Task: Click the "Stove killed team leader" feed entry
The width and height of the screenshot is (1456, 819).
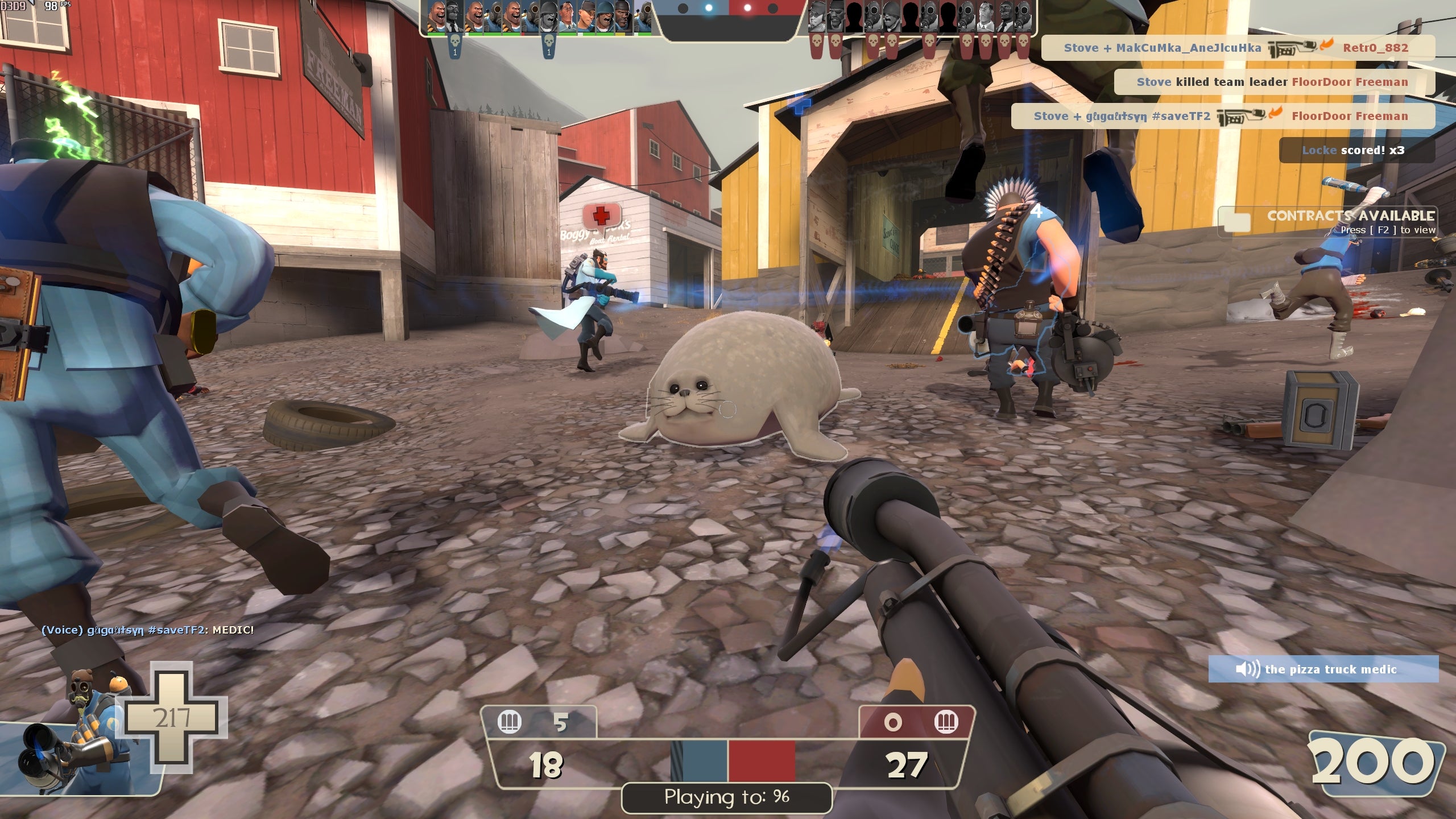Action: [x=1273, y=82]
